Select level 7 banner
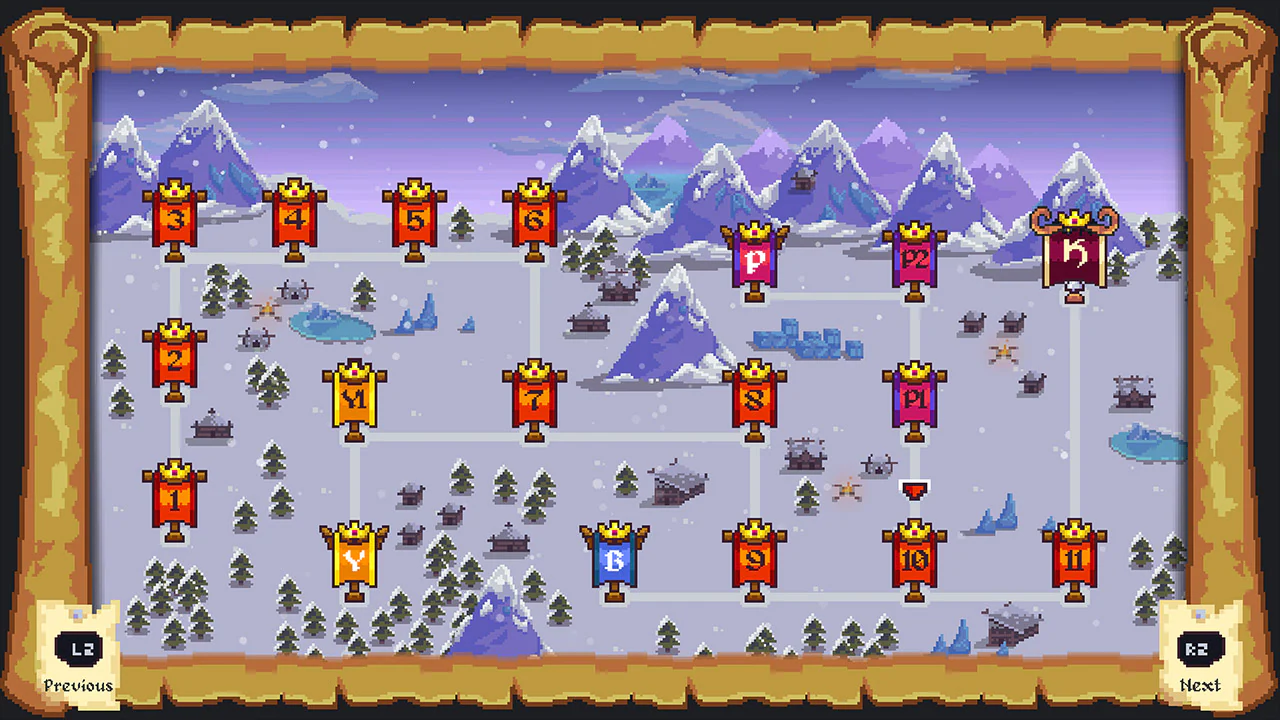 pyautogui.click(x=536, y=400)
